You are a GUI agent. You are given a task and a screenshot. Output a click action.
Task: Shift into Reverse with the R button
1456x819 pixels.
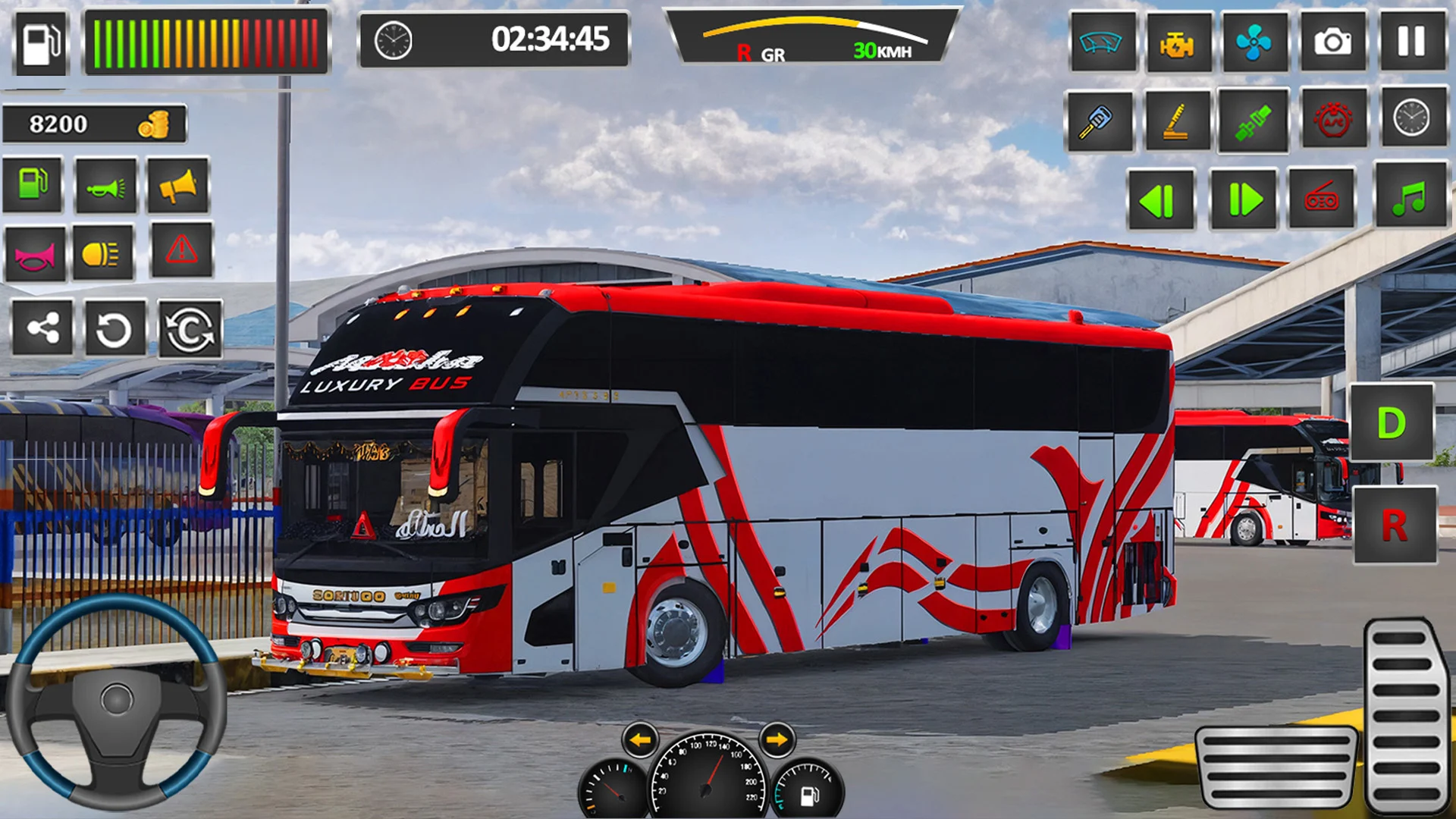[1395, 525]
